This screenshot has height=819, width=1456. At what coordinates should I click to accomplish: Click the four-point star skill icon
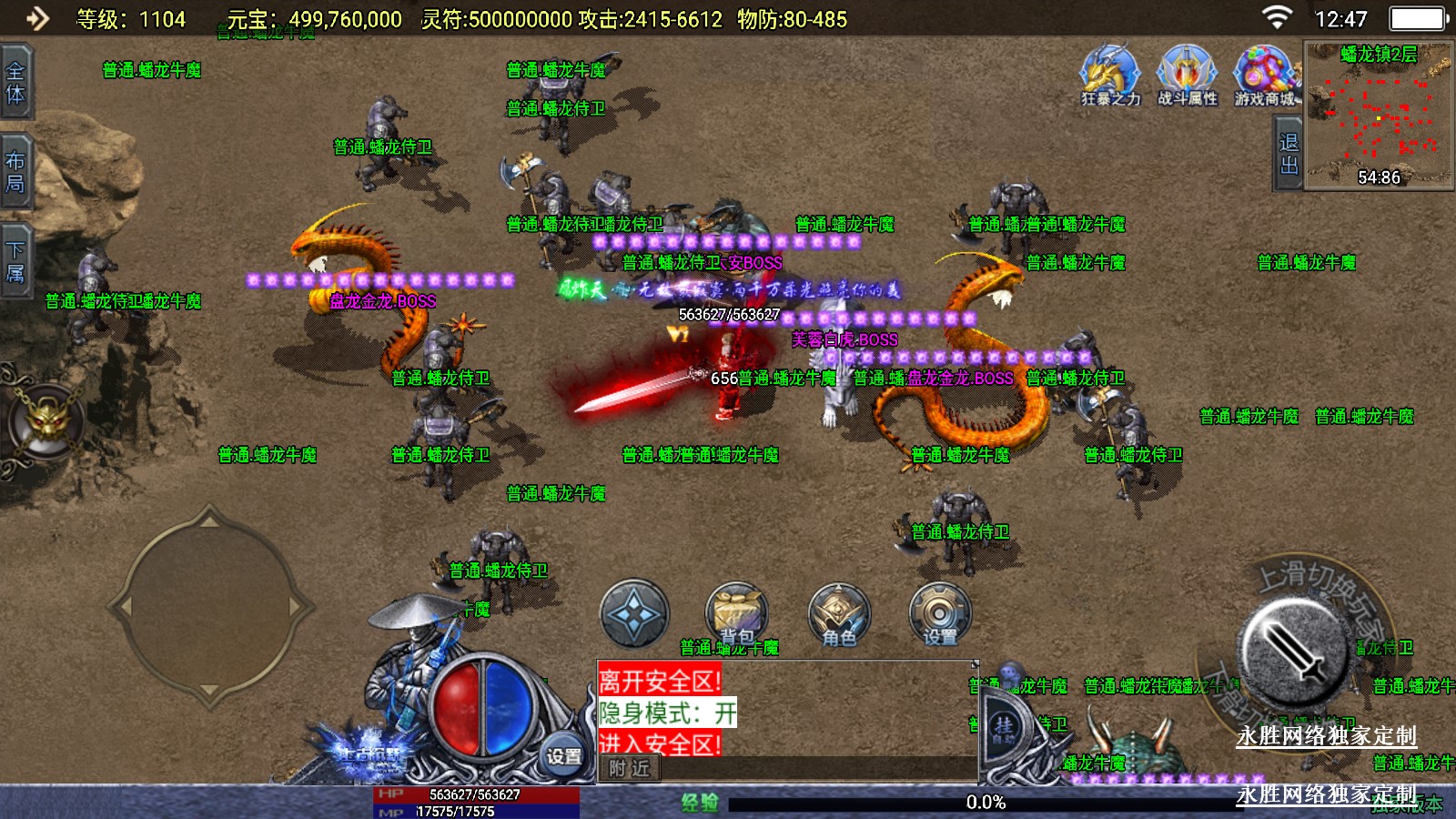coord(634,613)
